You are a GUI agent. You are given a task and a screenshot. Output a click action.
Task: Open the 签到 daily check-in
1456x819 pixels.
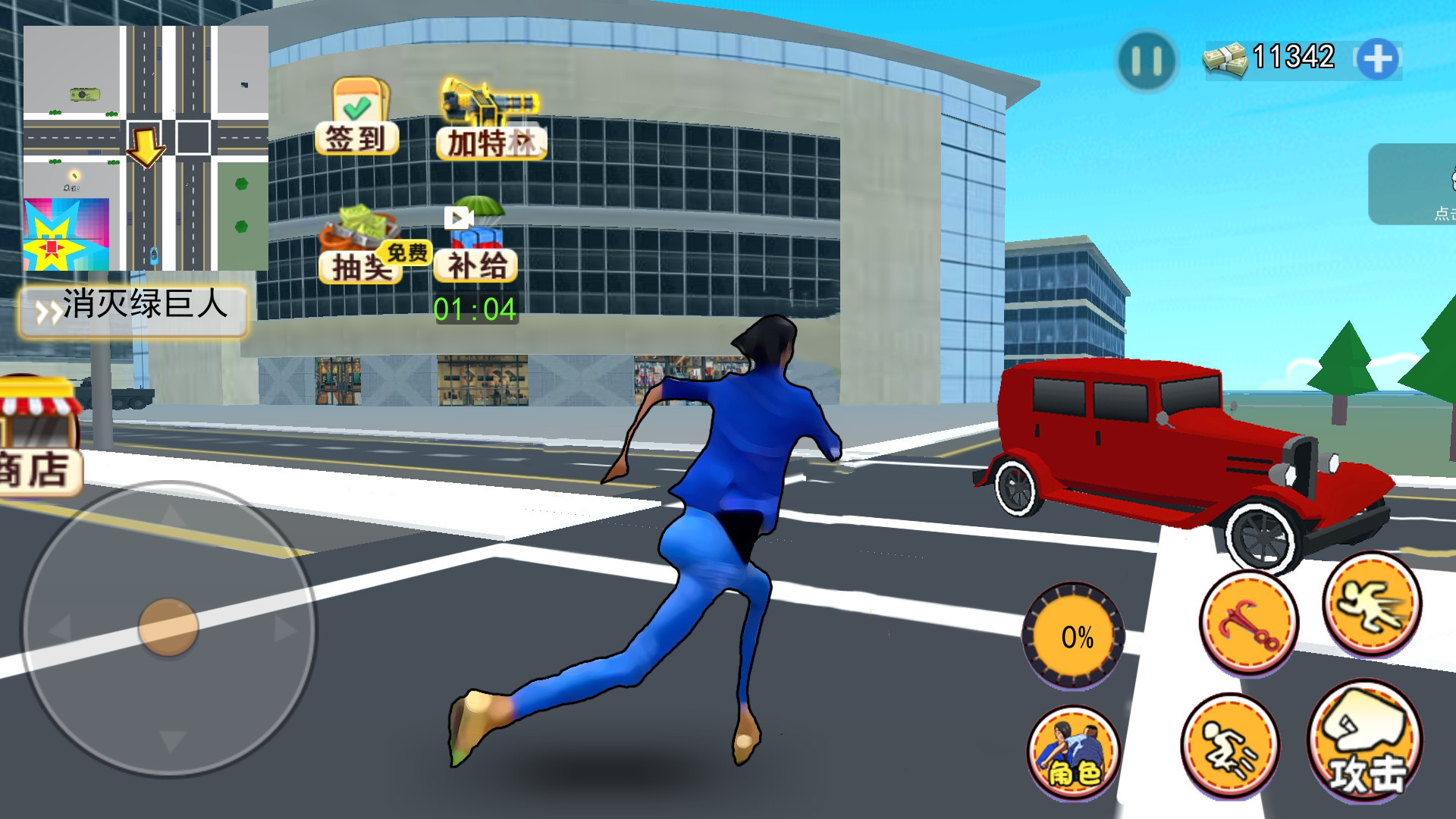click(357, 118)
